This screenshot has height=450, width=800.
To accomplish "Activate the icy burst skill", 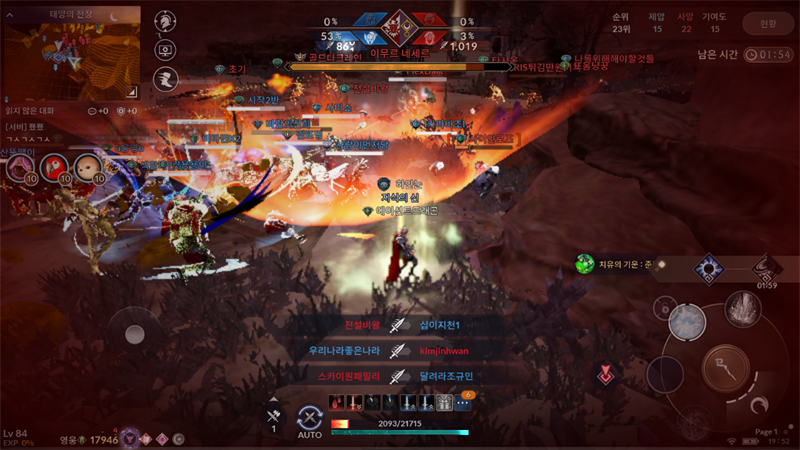I will [x=687, y=320].
